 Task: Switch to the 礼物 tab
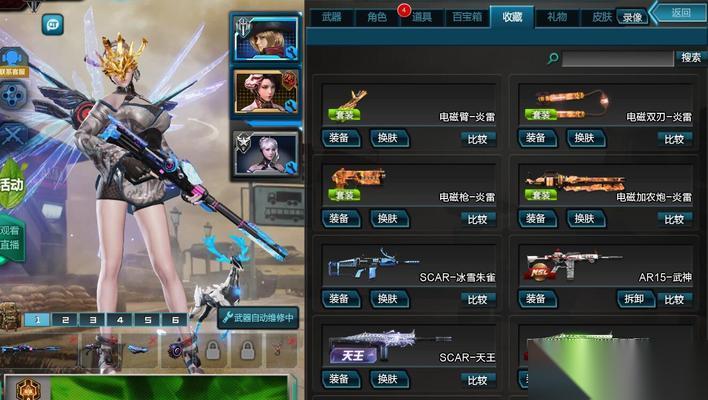click(x=557, y=17)
